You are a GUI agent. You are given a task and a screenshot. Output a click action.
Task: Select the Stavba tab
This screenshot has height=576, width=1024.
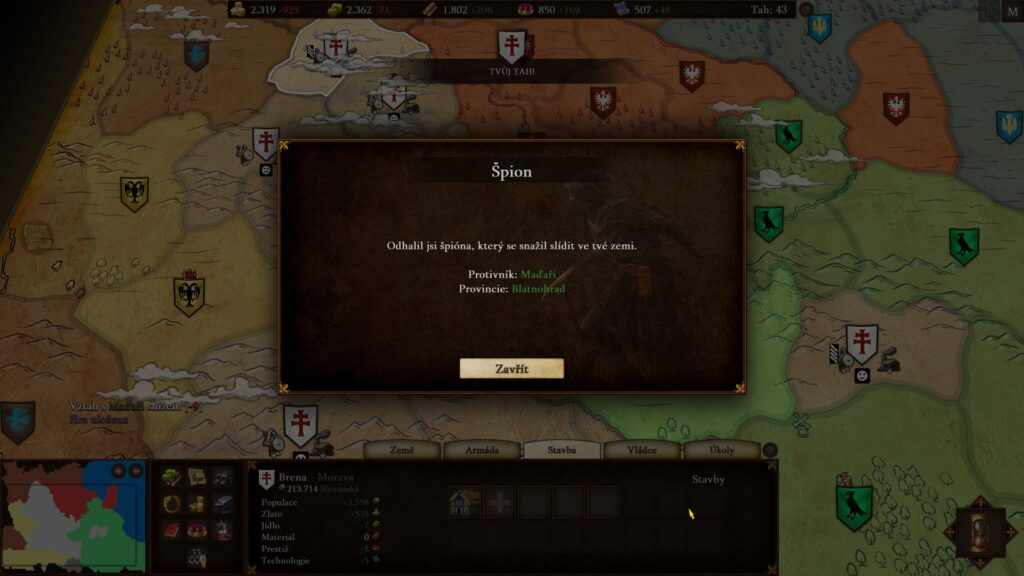click(562, 450)
